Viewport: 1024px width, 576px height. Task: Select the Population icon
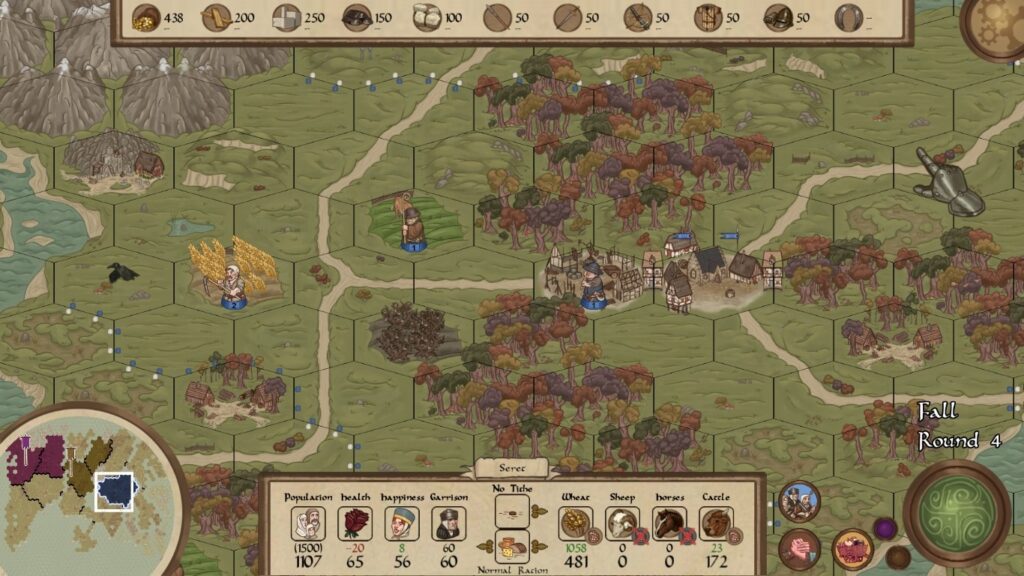(x=307, y=523)
